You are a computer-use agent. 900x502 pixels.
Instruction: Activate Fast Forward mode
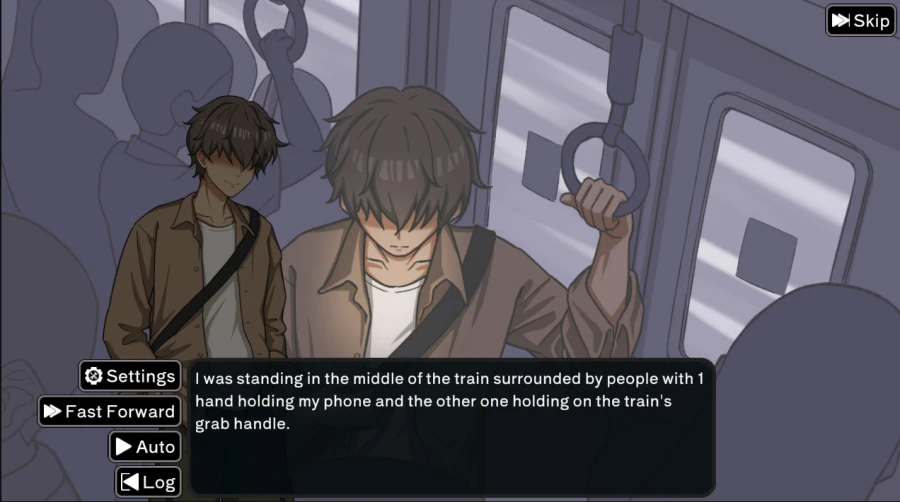(x=109, y=411)
